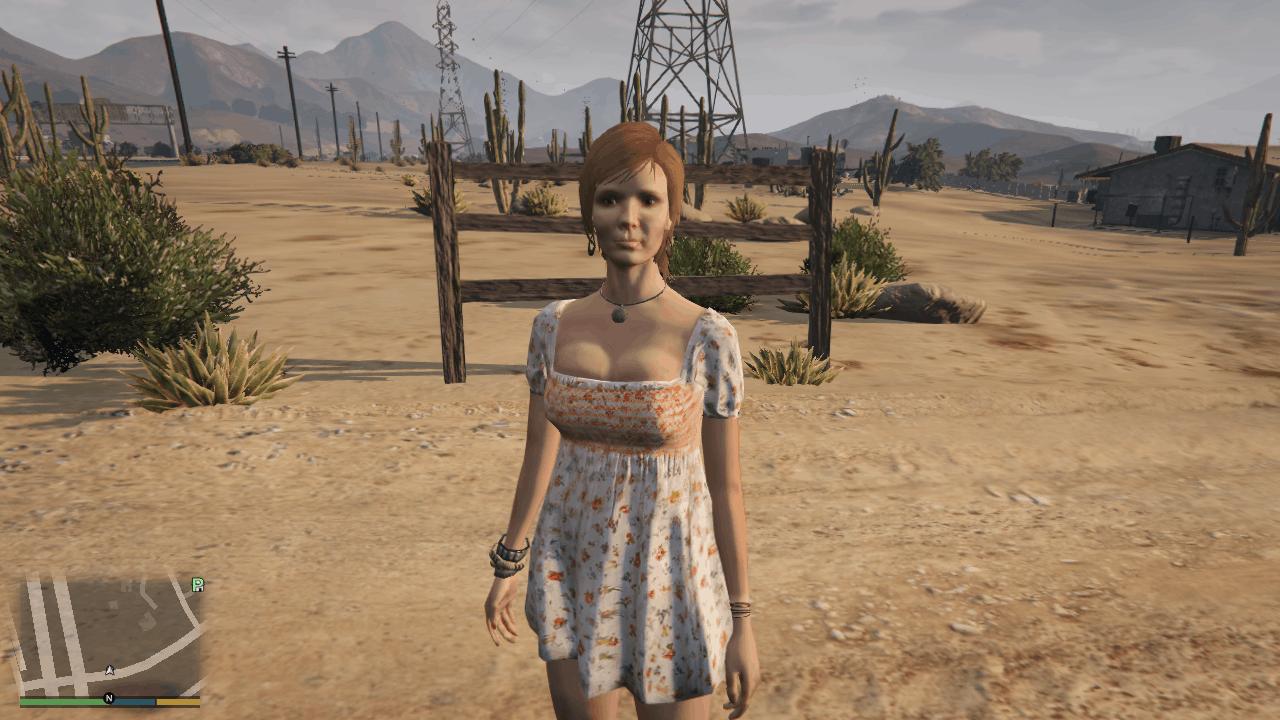Click the compass N indicator

[109, 698]
